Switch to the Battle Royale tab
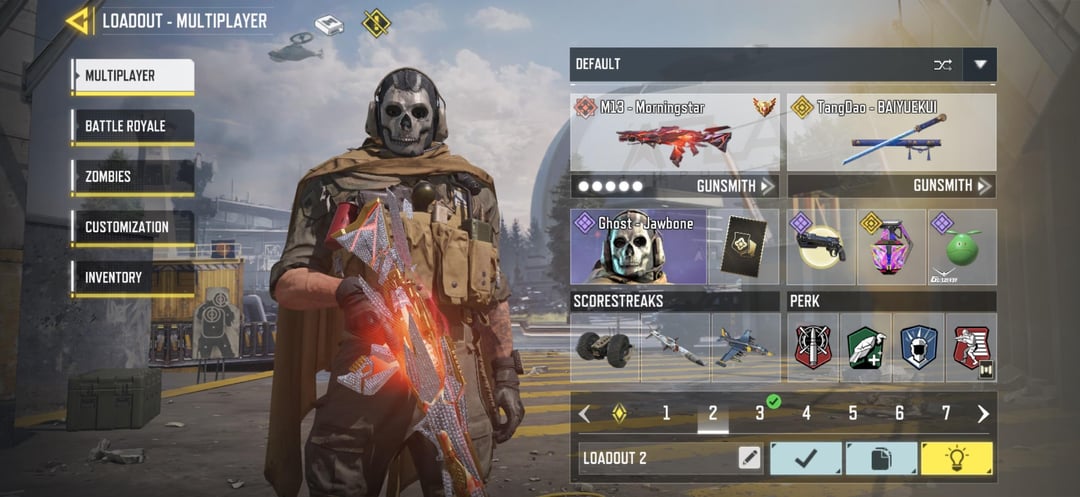This screenshot has height=497, width=1080. pyautogui.click(x=132, y=127)
